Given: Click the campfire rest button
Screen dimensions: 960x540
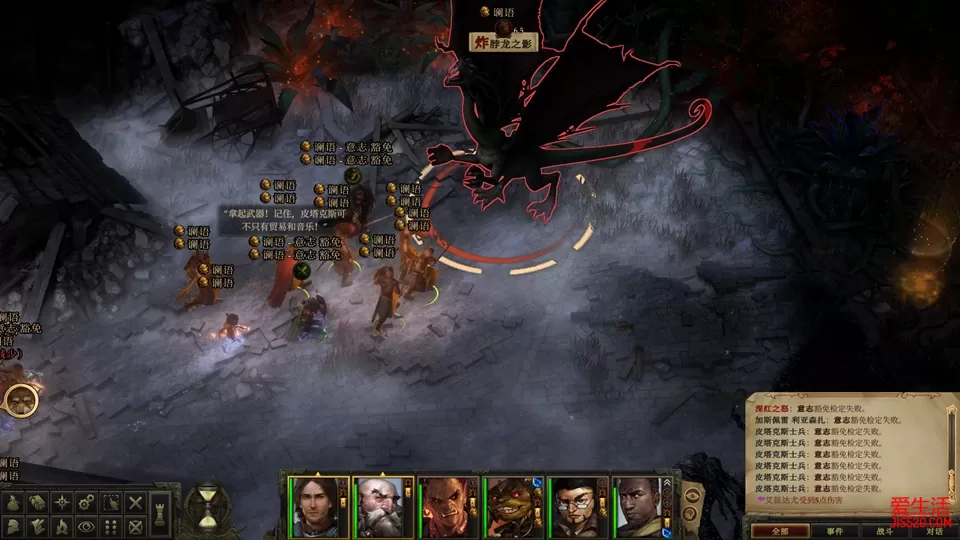Looking at the screenshot, I should click(62, 526).
